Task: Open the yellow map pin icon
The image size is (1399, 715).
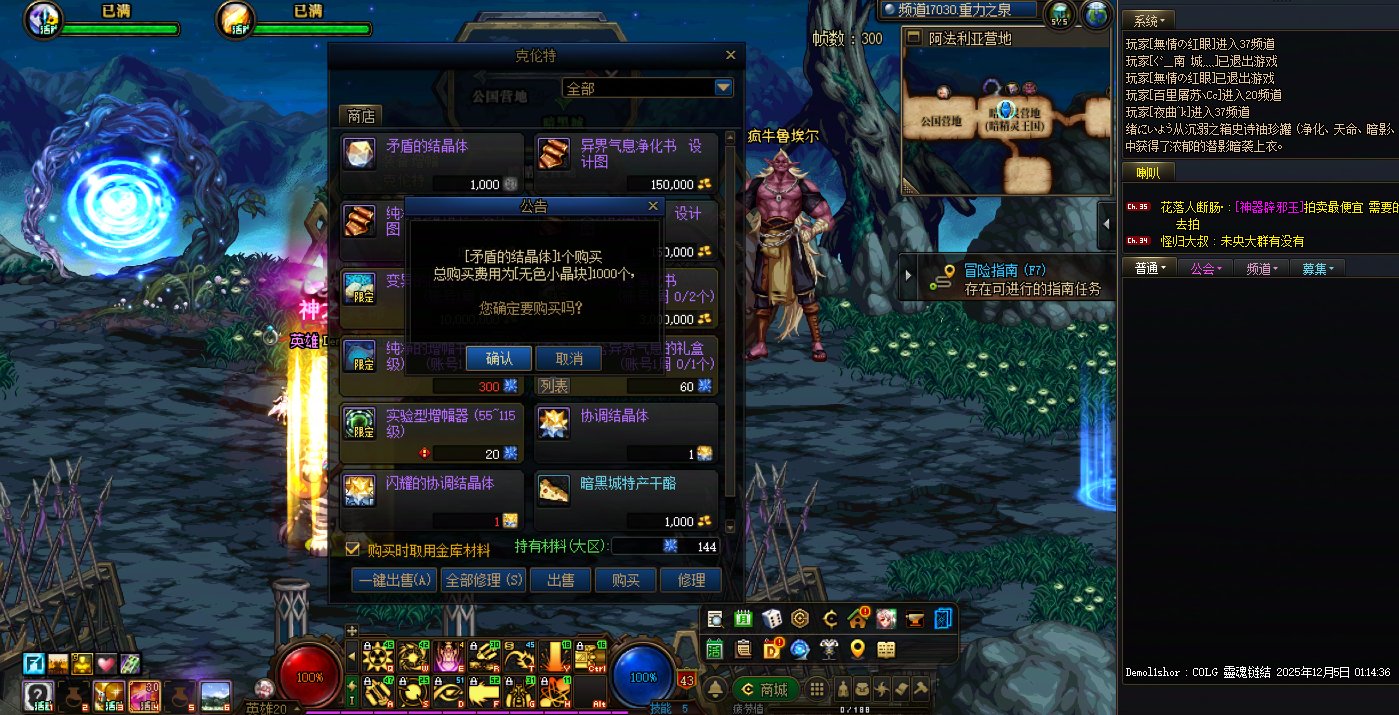Action: coord(857,649)
